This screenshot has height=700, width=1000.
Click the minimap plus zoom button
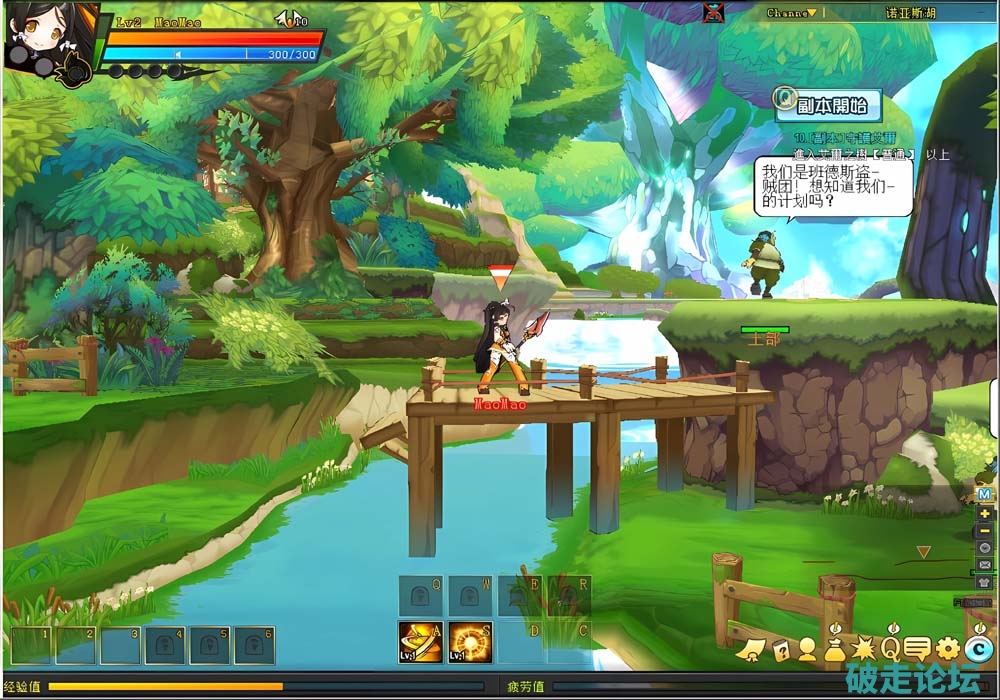[985, 512]
